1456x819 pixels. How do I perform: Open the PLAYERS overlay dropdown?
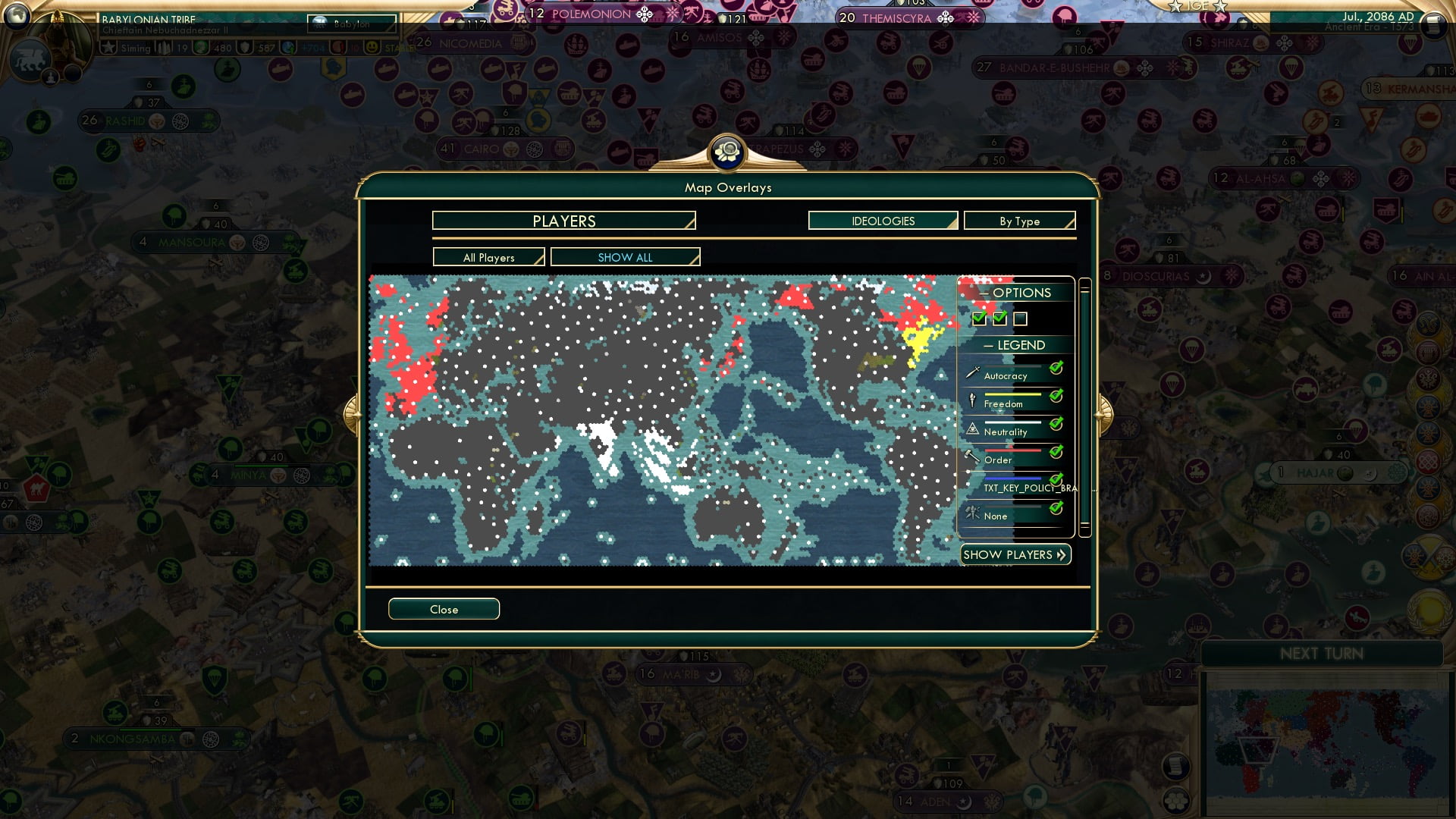(563, 221)
